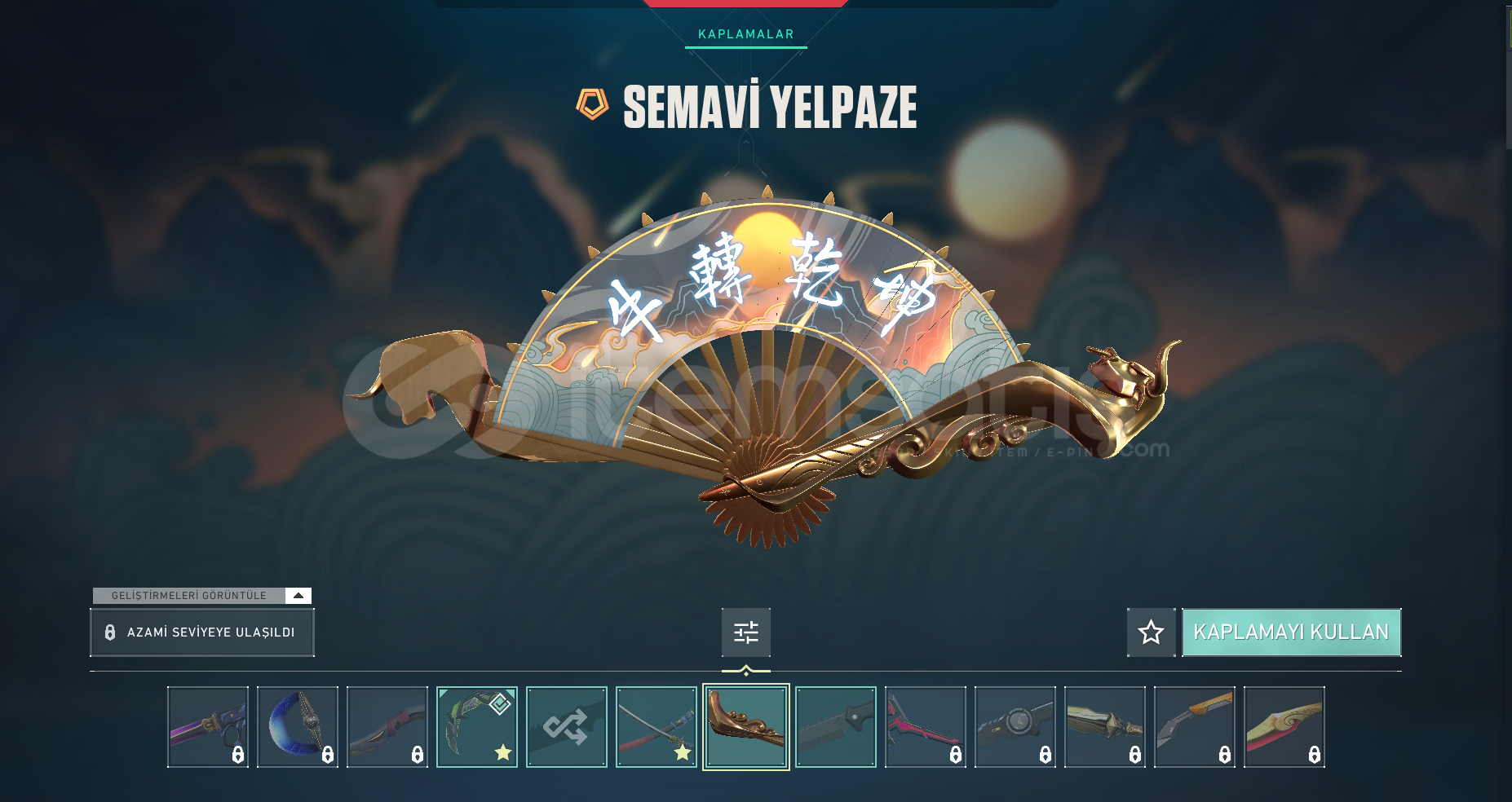Click the Azami Seviyeye Ulaşıldı button
This screenshot has width=1512, height=802.
click(x=201, y=632)
